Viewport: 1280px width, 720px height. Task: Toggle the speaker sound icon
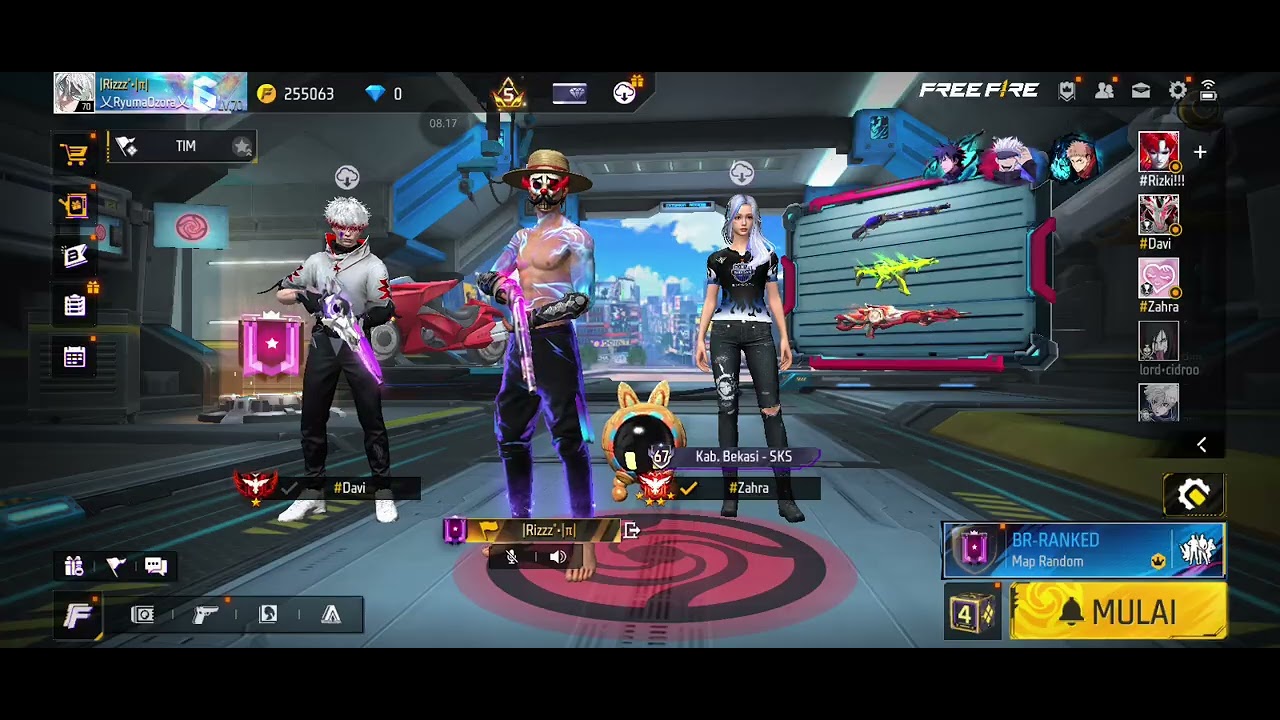point(558,557)
